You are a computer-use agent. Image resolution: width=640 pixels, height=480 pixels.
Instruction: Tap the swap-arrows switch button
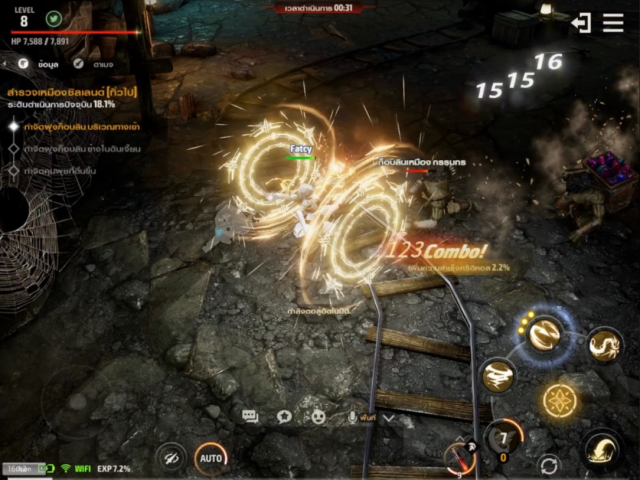(x=548, y=464)
